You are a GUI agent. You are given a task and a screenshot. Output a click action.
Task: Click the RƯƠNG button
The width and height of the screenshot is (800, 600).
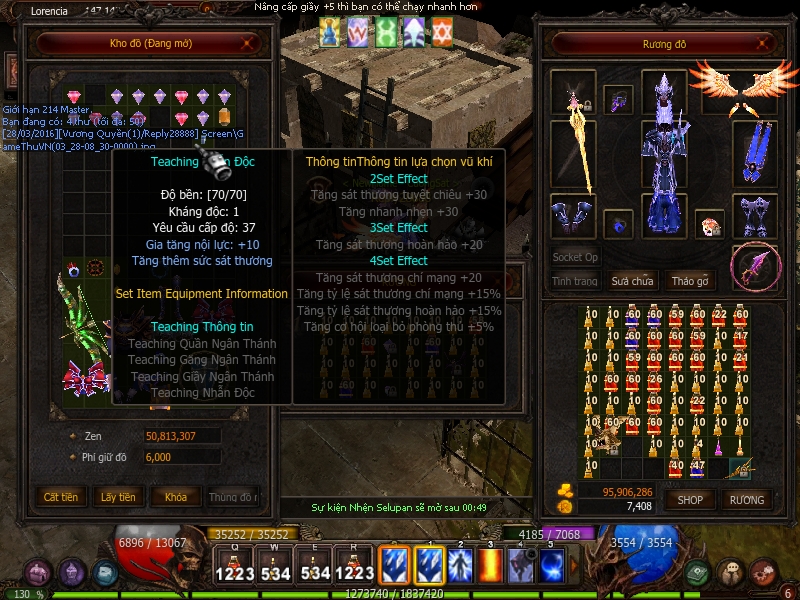pos(746,499)
